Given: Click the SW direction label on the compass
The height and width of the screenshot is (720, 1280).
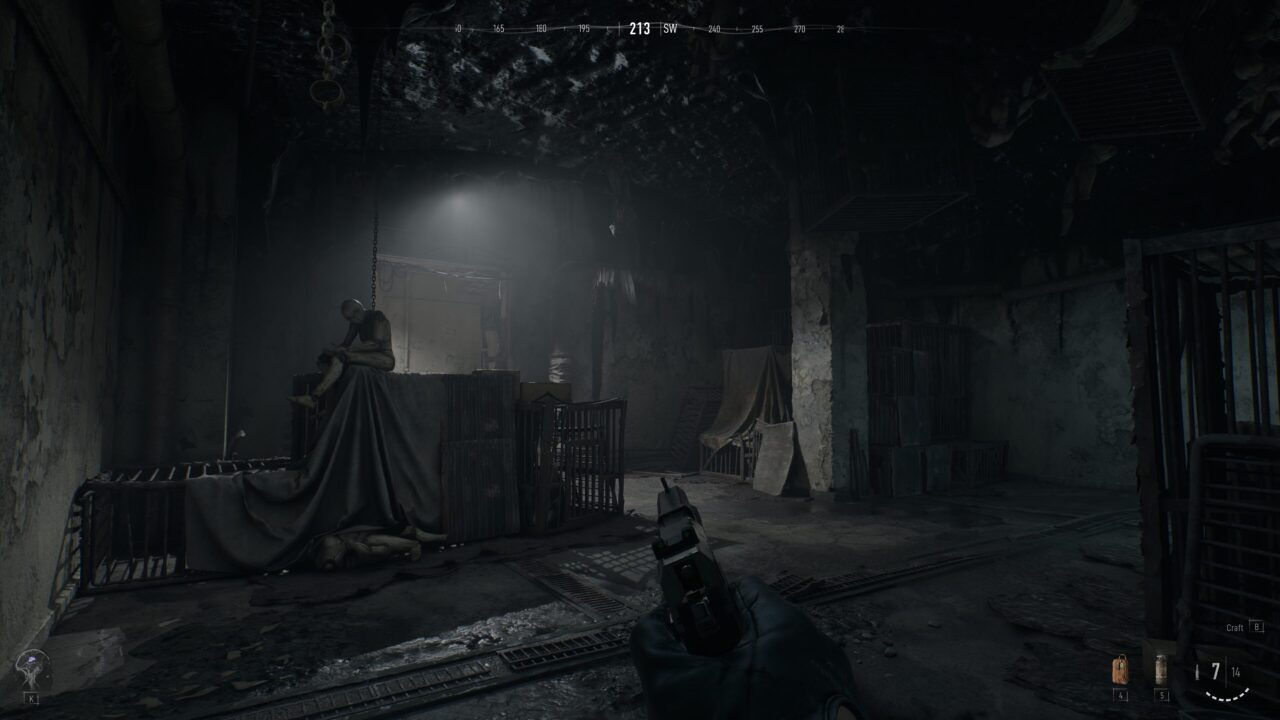Looking at the screenshot, I should 671,28.
